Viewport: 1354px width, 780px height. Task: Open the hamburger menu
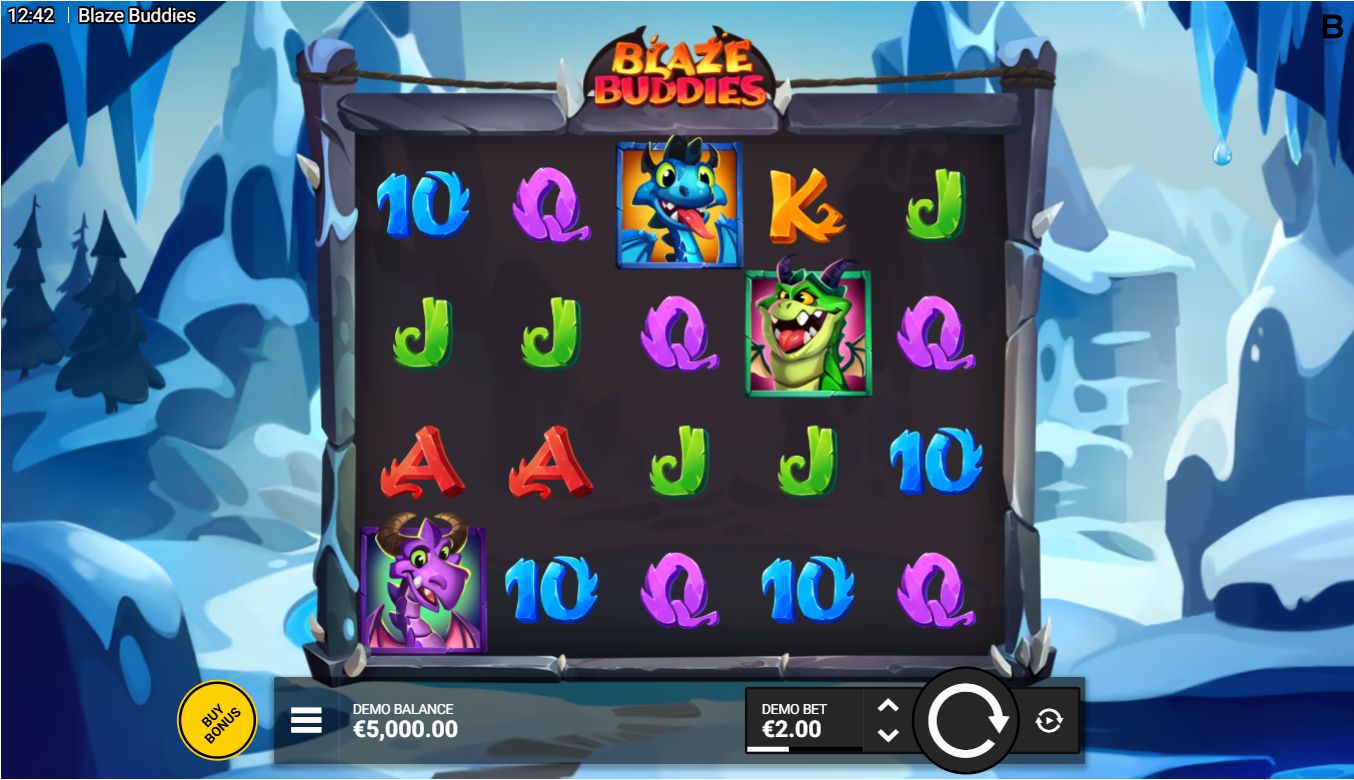(x=306, y=720)
